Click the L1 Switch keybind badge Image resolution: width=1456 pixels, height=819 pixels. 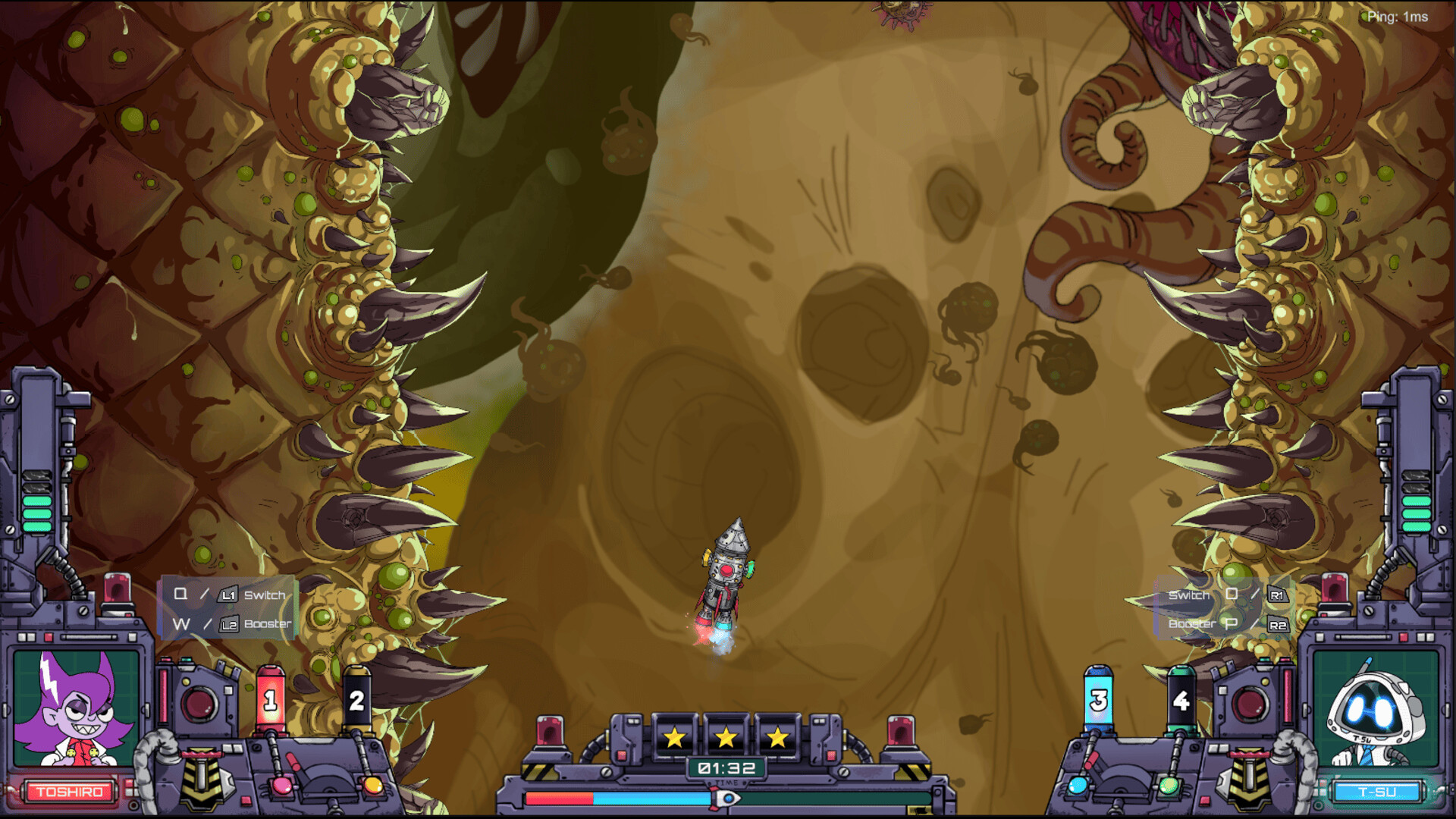click(x=227, y=595)
